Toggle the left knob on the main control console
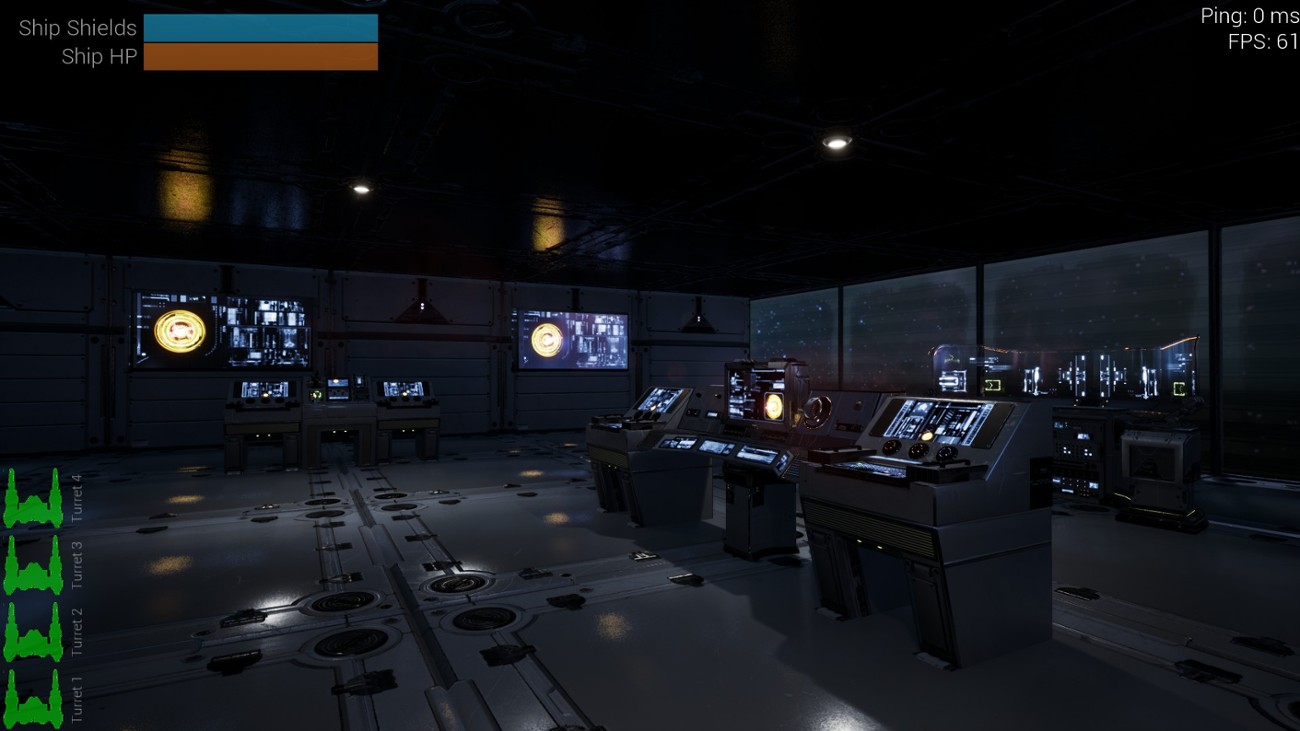The image size is (1300, 731). [890, 448]
